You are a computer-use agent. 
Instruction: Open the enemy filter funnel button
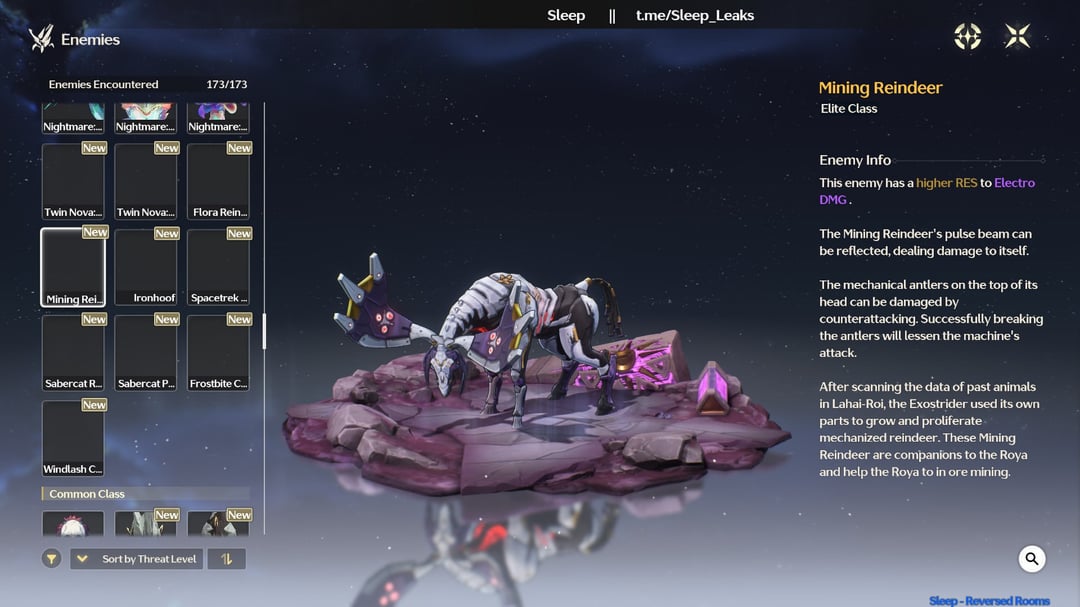pyautogui.click(x=52, y=559)
